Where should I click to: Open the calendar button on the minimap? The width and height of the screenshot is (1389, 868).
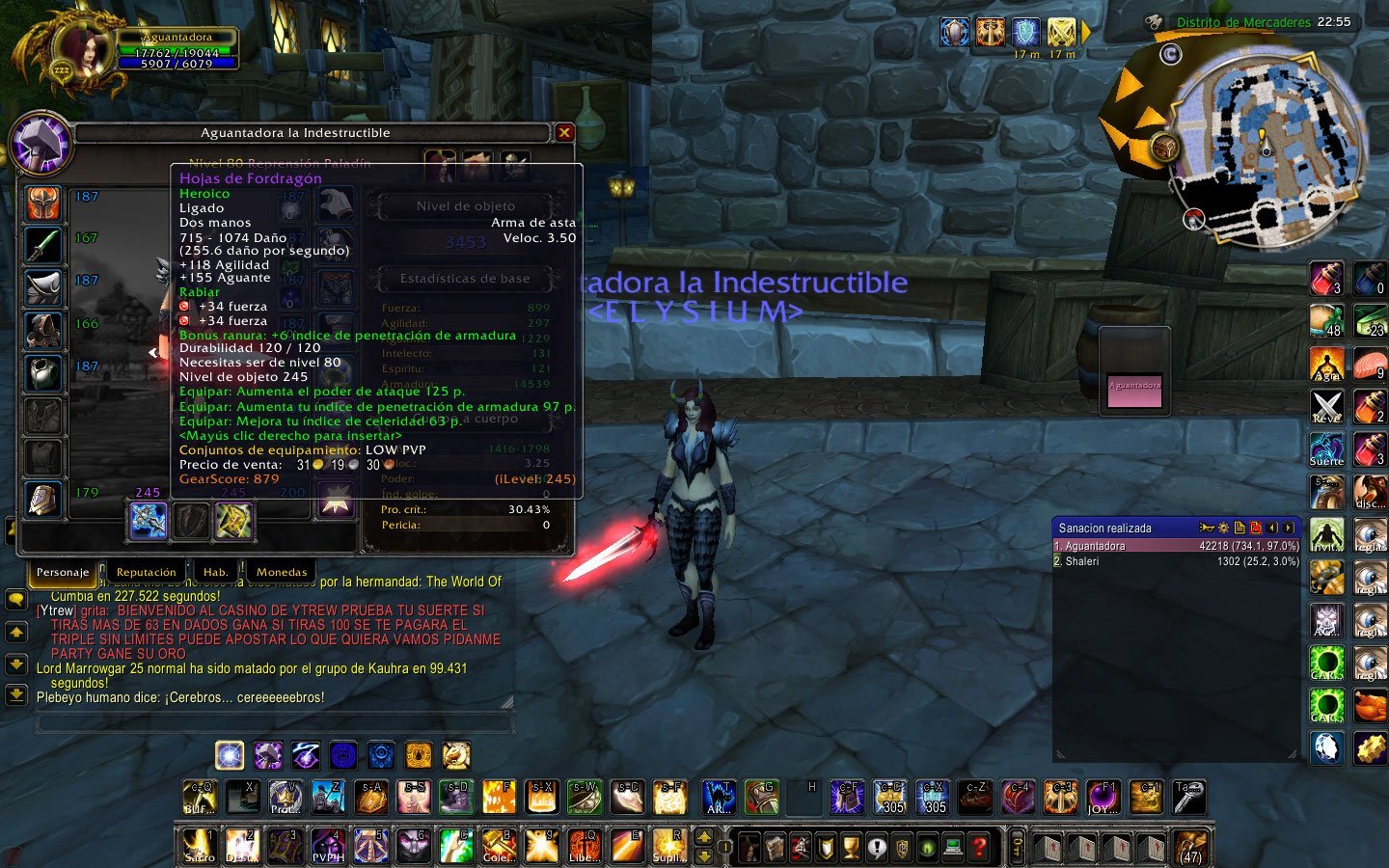(x=1170, y=54)
